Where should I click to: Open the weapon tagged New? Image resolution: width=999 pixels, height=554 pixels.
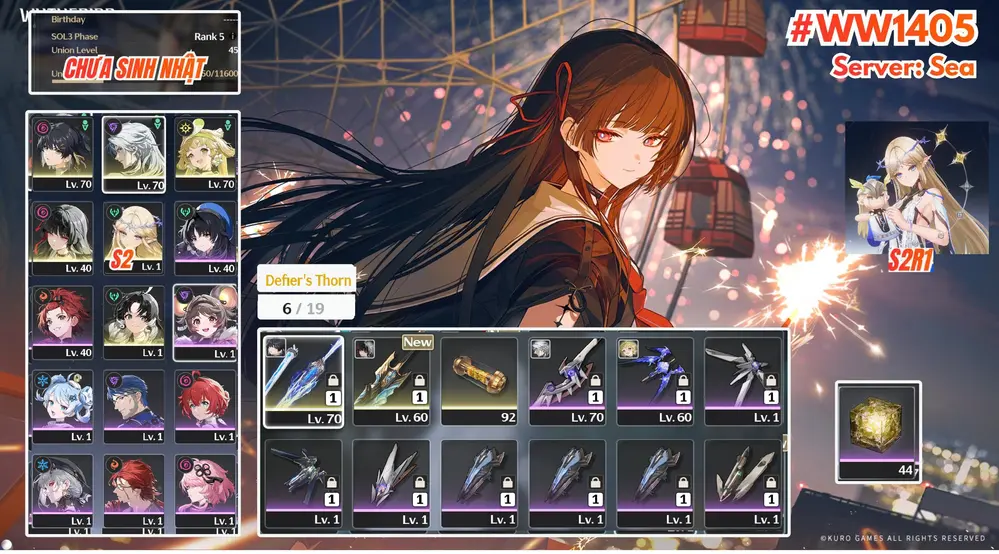[x=391, y=380]
